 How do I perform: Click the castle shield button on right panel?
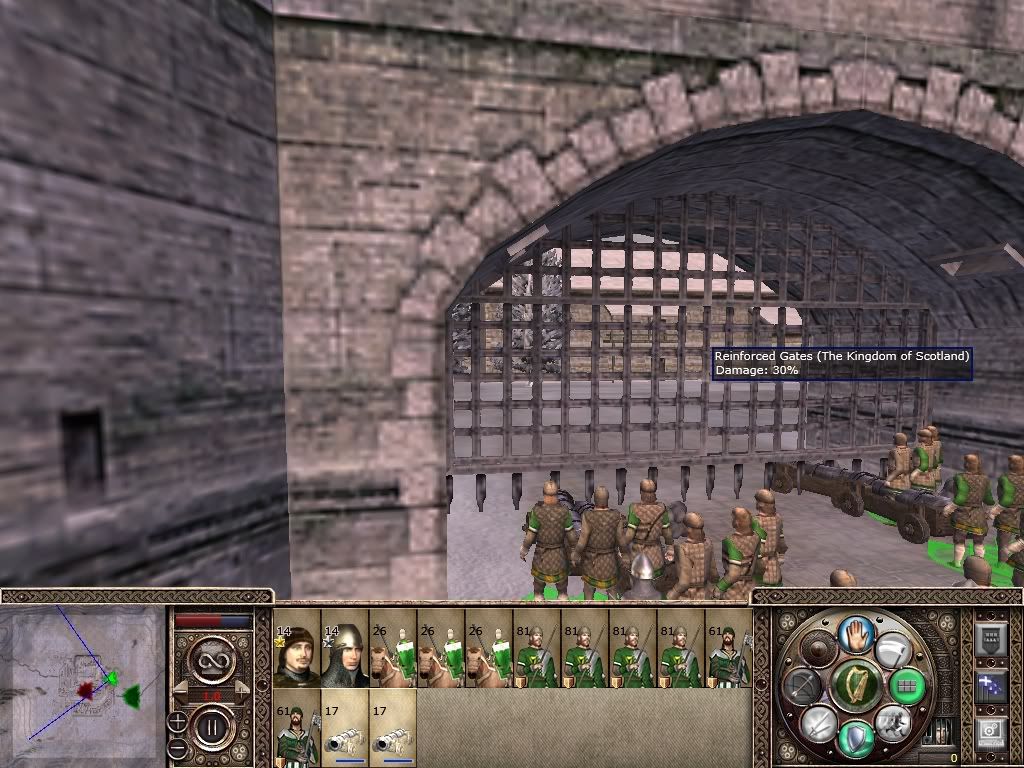coord(990,638)
